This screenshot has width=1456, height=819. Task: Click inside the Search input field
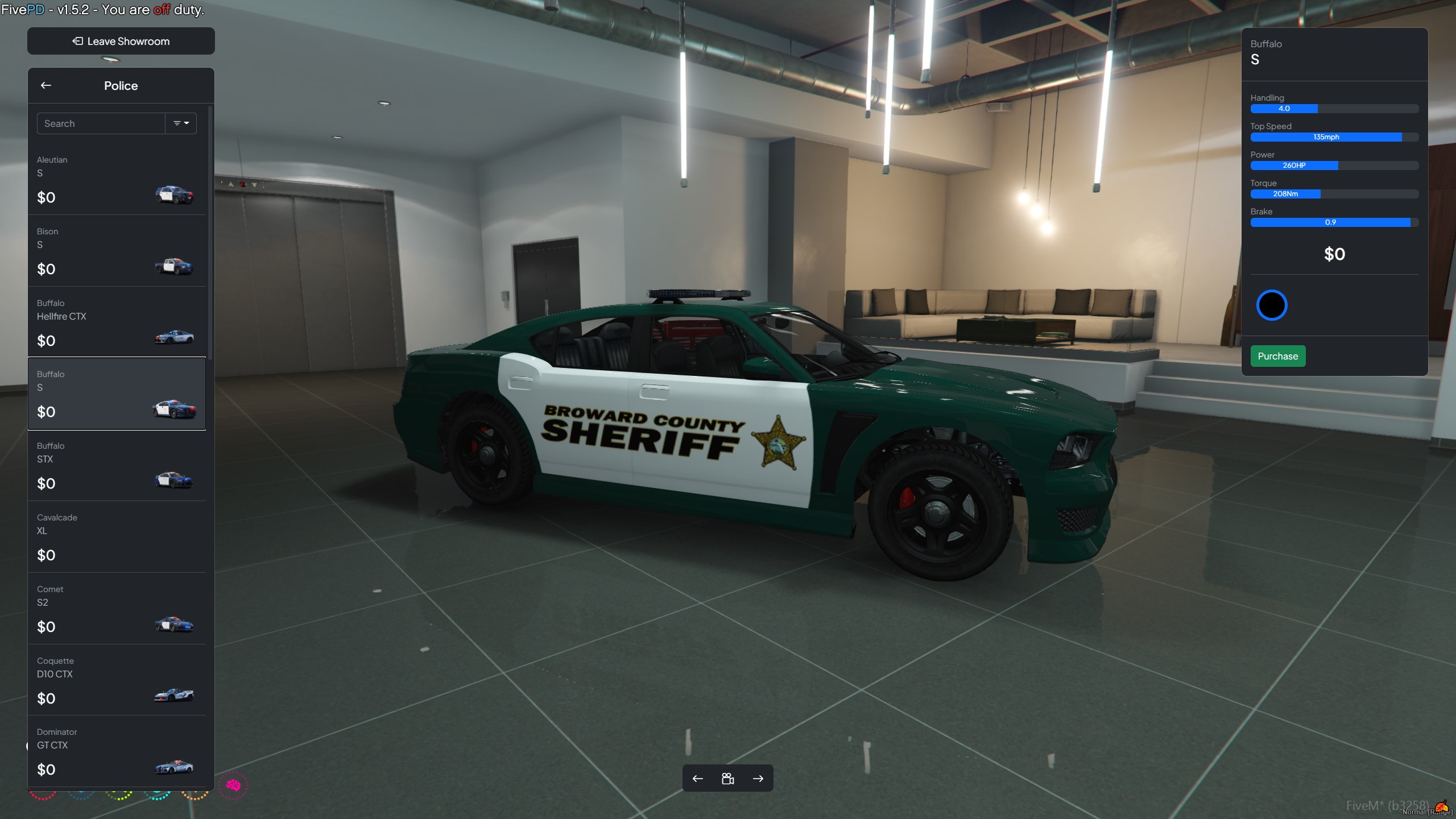tap(101, 123)
